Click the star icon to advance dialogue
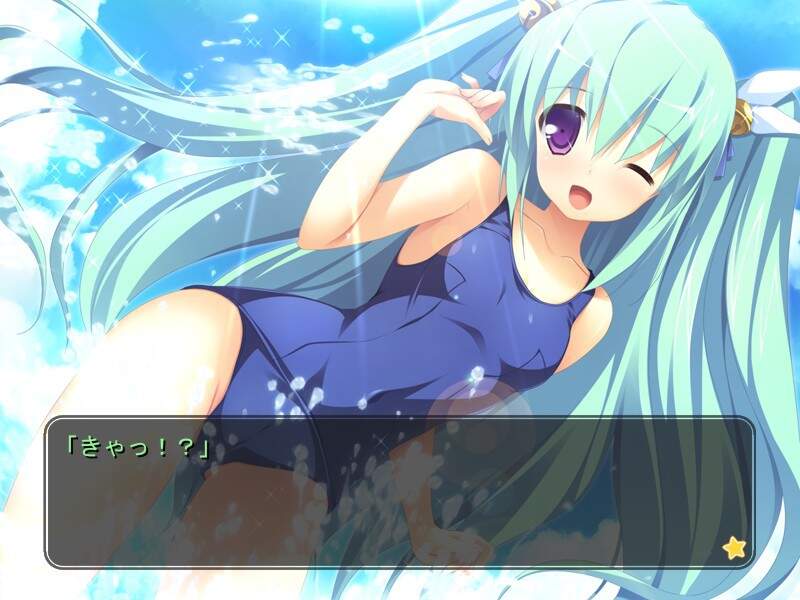Viewport: 800px width, 600px height. (x=733, y=547)
